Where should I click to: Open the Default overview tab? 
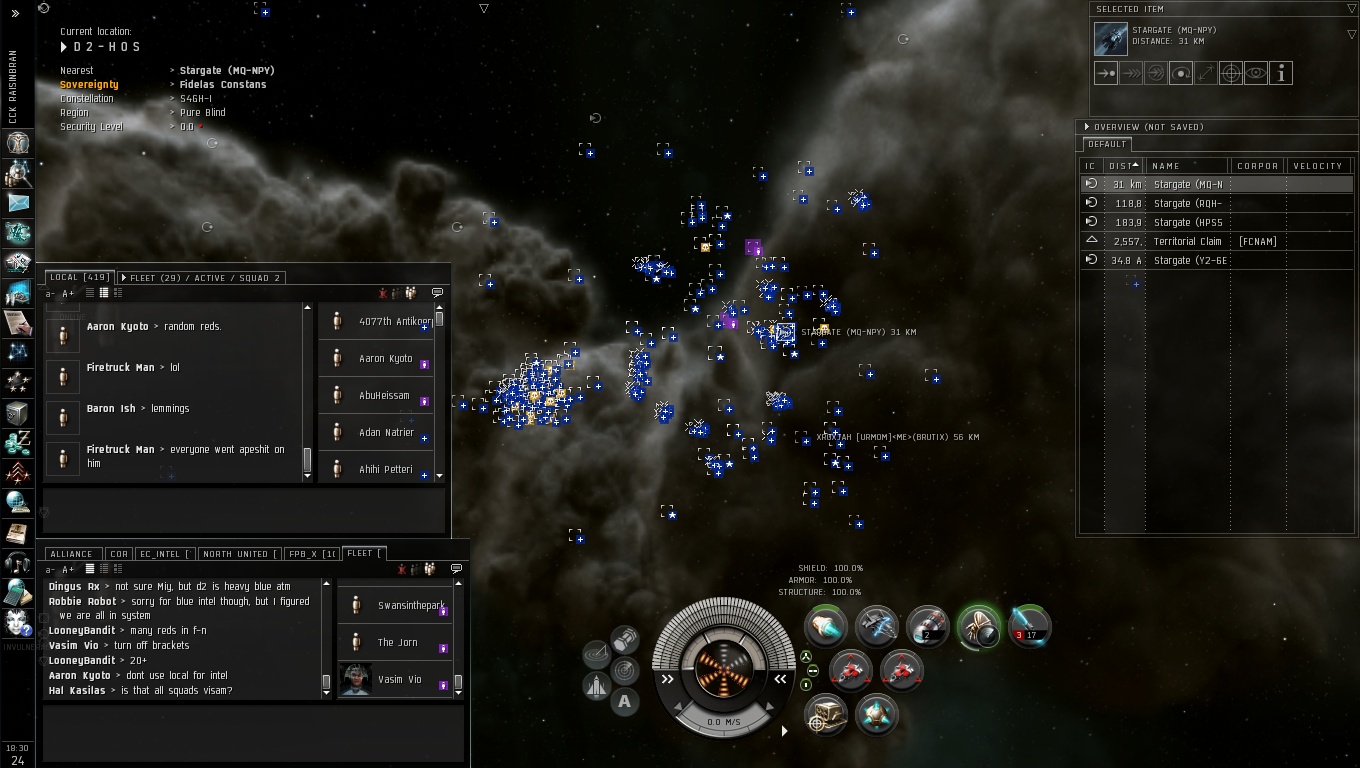pyautogui.click(x=1106, y=144)
